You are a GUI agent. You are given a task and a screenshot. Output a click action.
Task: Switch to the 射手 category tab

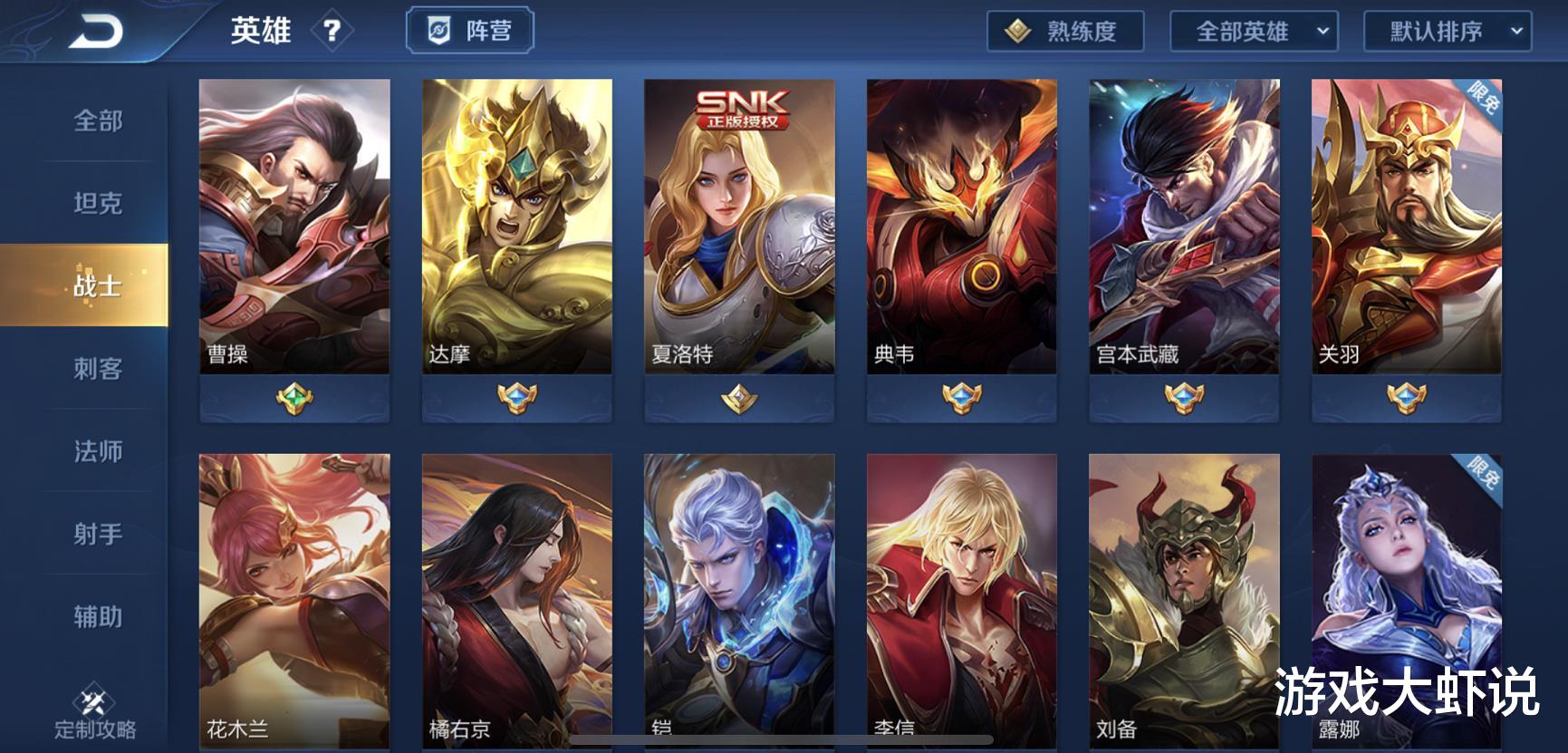[x=97, y=536]
